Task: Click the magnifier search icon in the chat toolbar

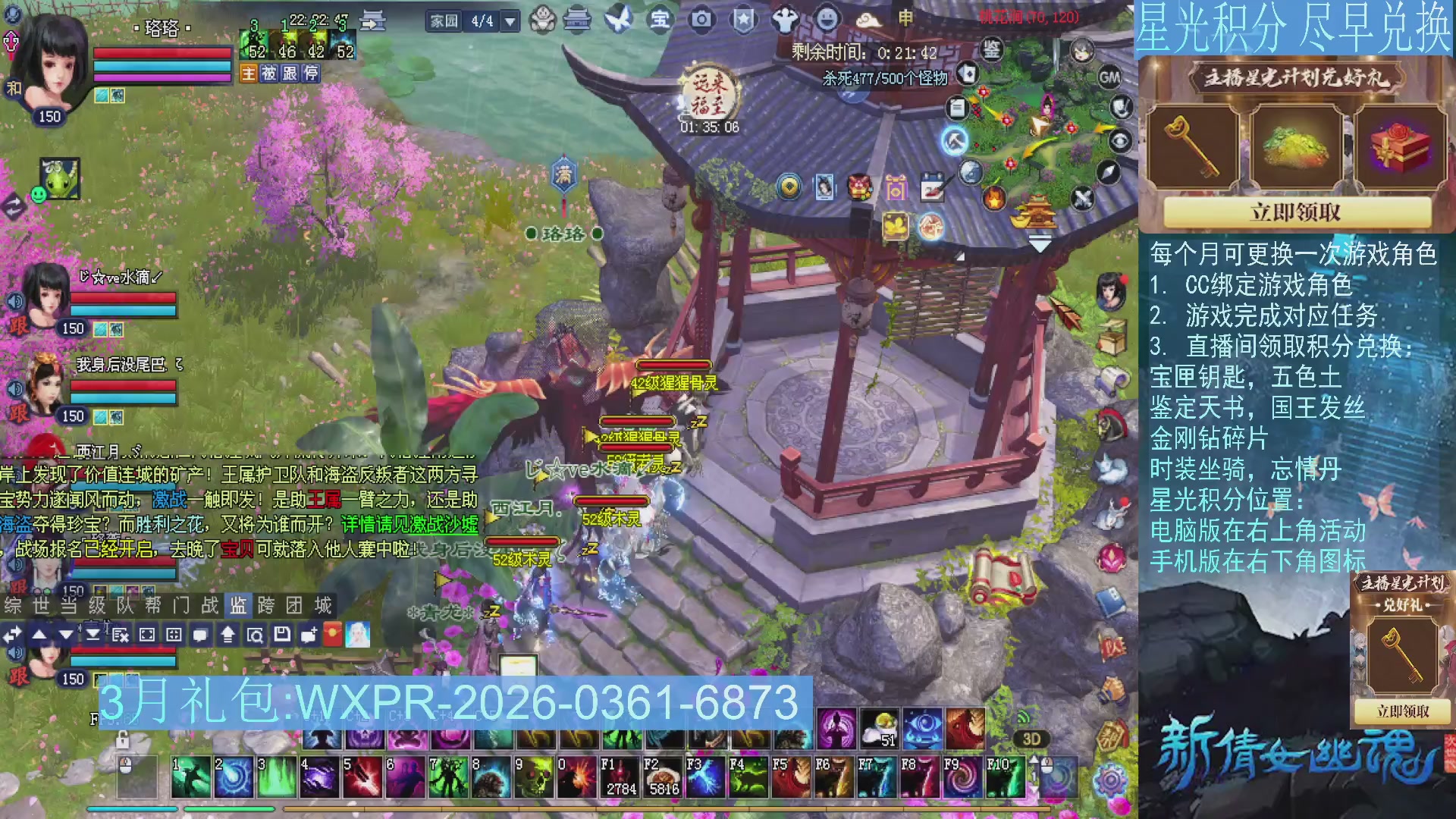Action: (256, 635)
